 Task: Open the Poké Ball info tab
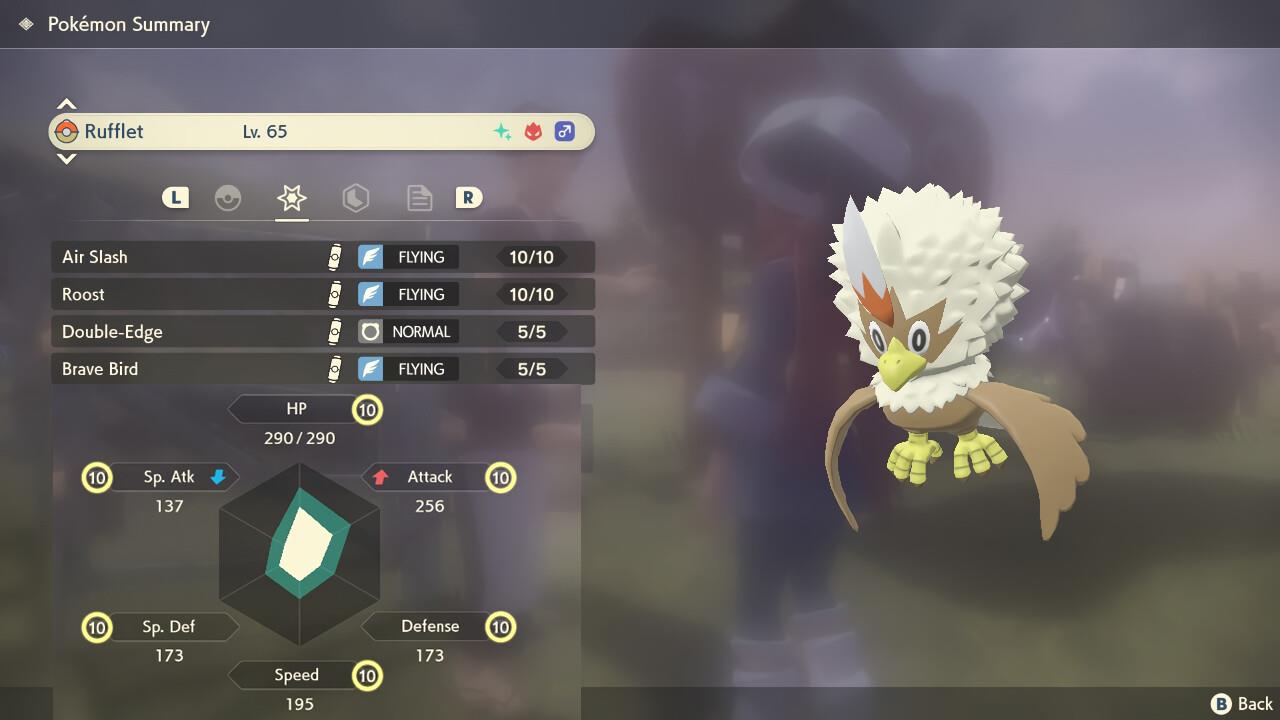229,198
